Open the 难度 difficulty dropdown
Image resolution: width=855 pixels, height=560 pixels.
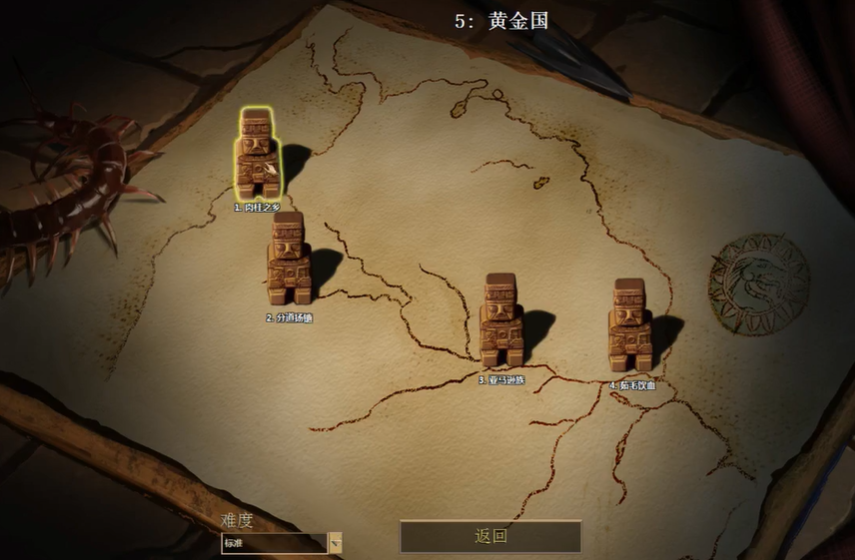(x=336, y=543)
